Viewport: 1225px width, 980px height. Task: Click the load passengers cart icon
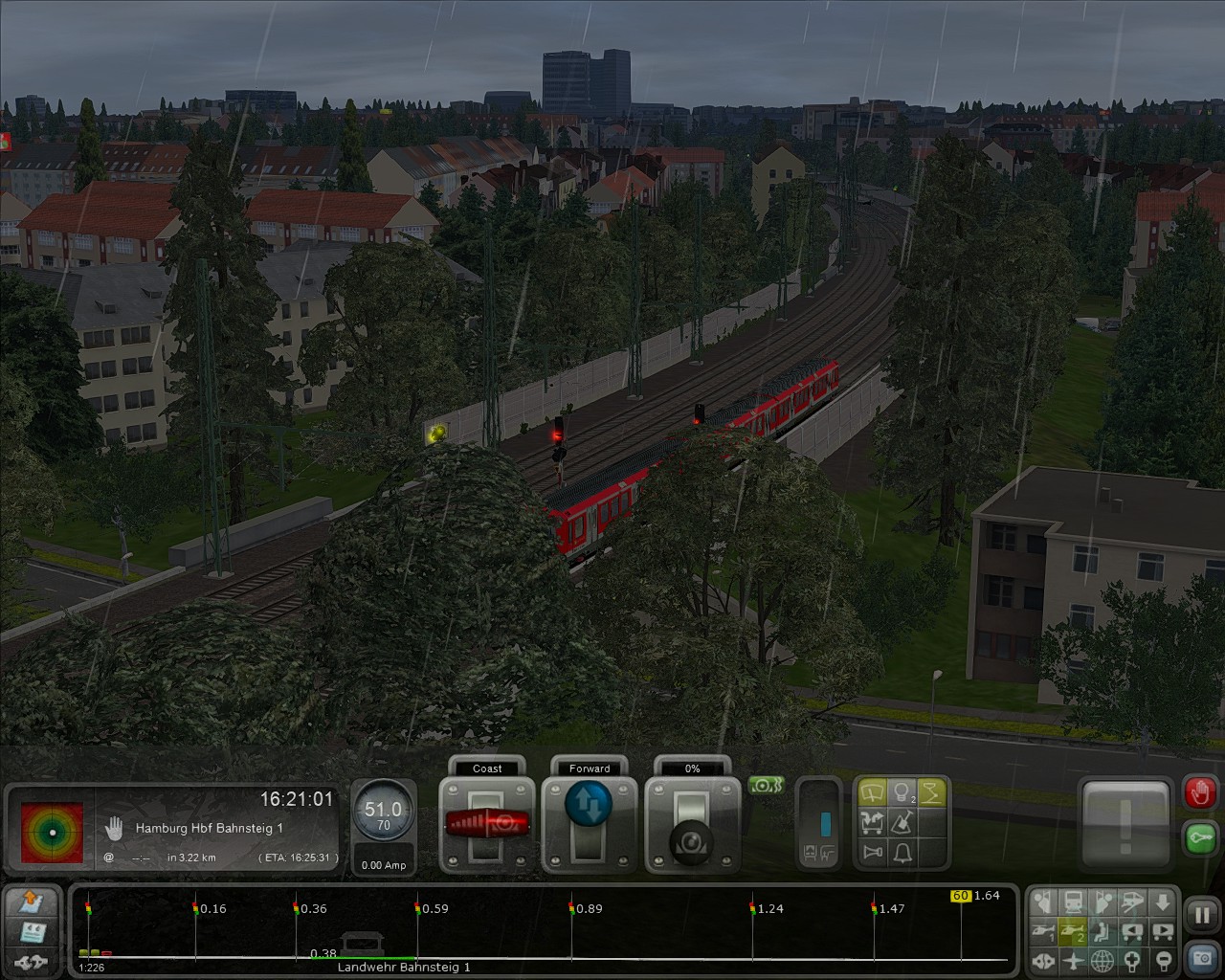coord(872,821)
